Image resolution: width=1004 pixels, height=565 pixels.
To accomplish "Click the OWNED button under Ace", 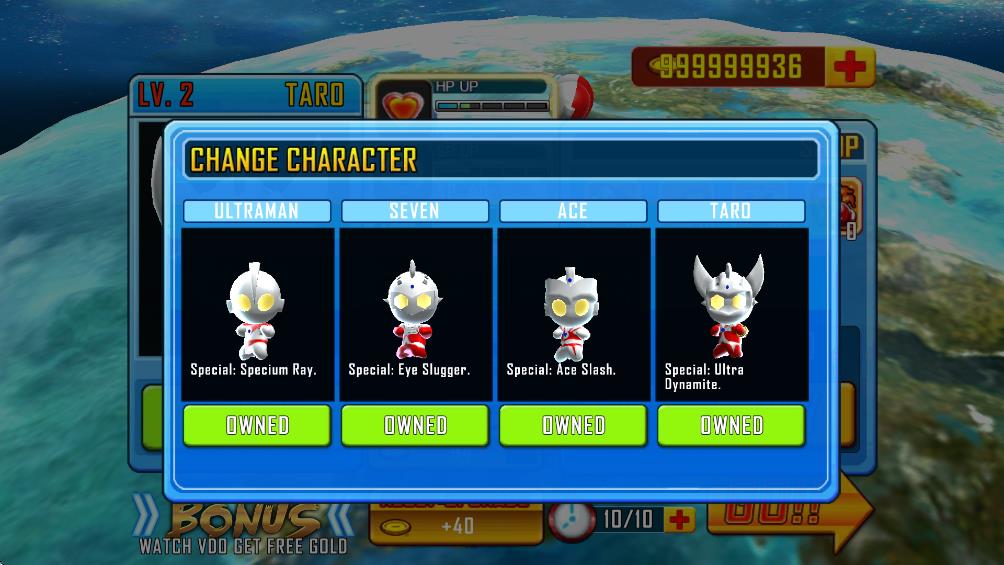I will pos(573,425).
